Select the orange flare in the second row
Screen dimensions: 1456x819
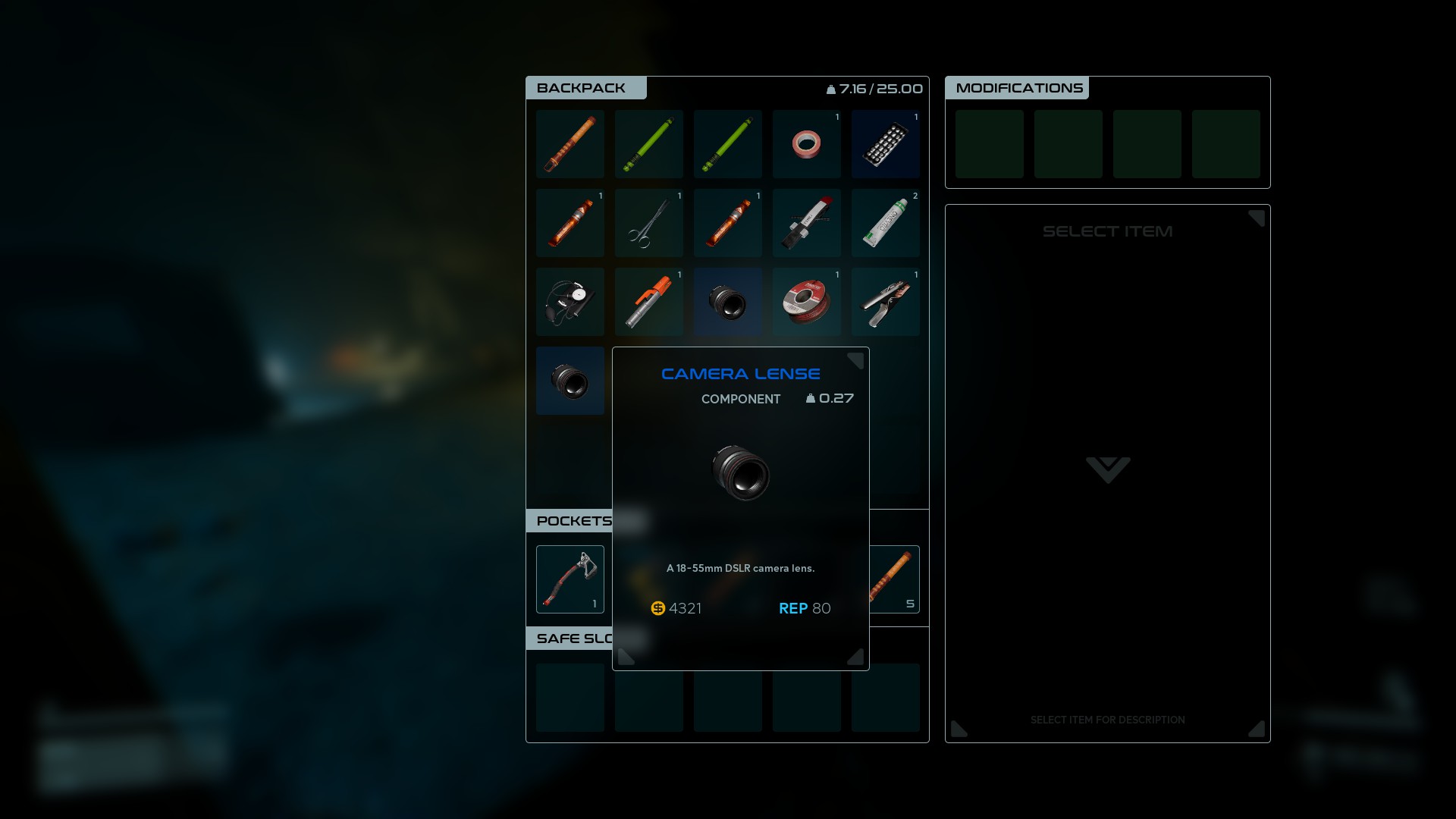click(570, 223)
